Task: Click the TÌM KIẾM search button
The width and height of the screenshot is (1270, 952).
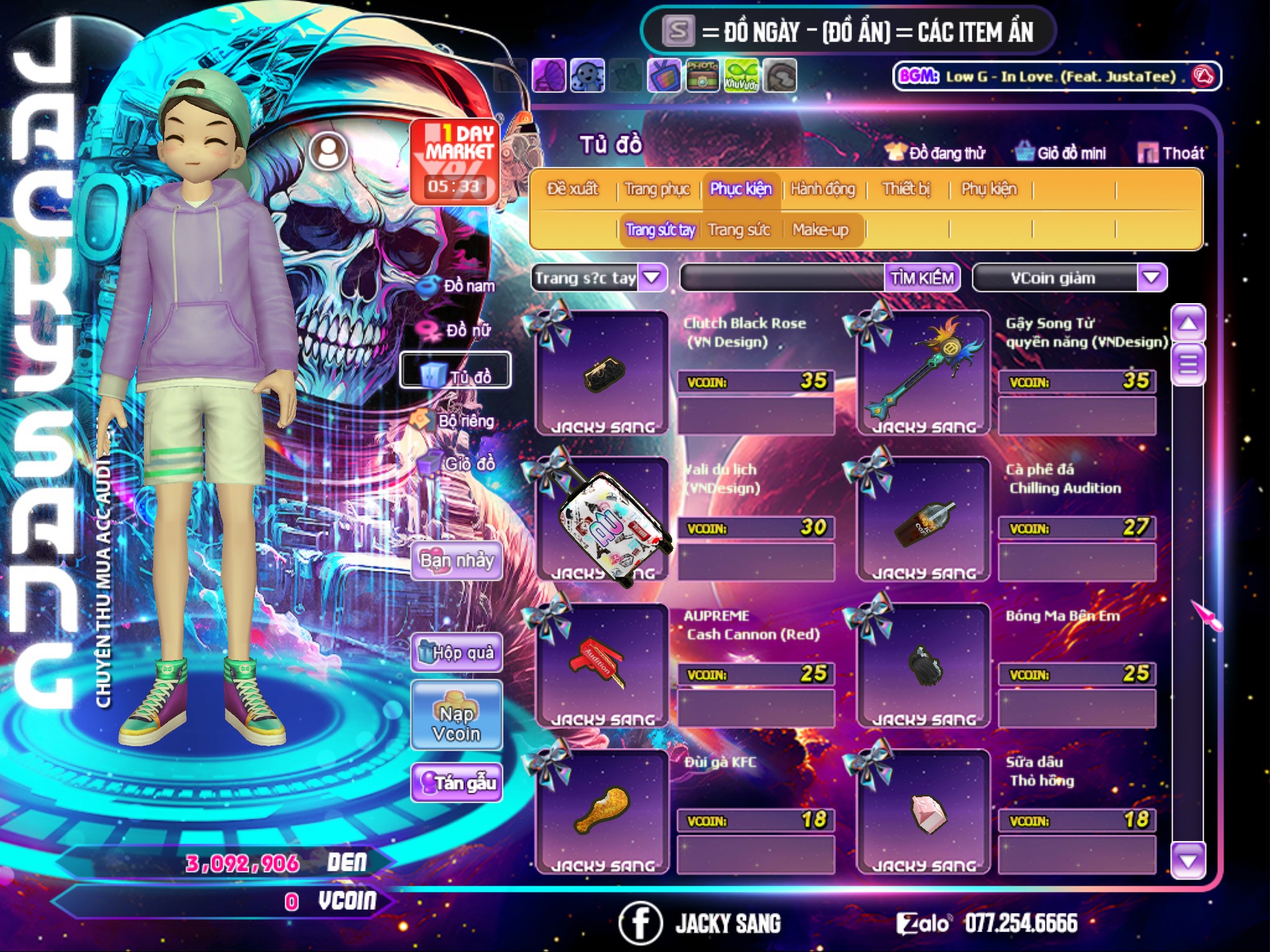Action: tap(921, 278)
